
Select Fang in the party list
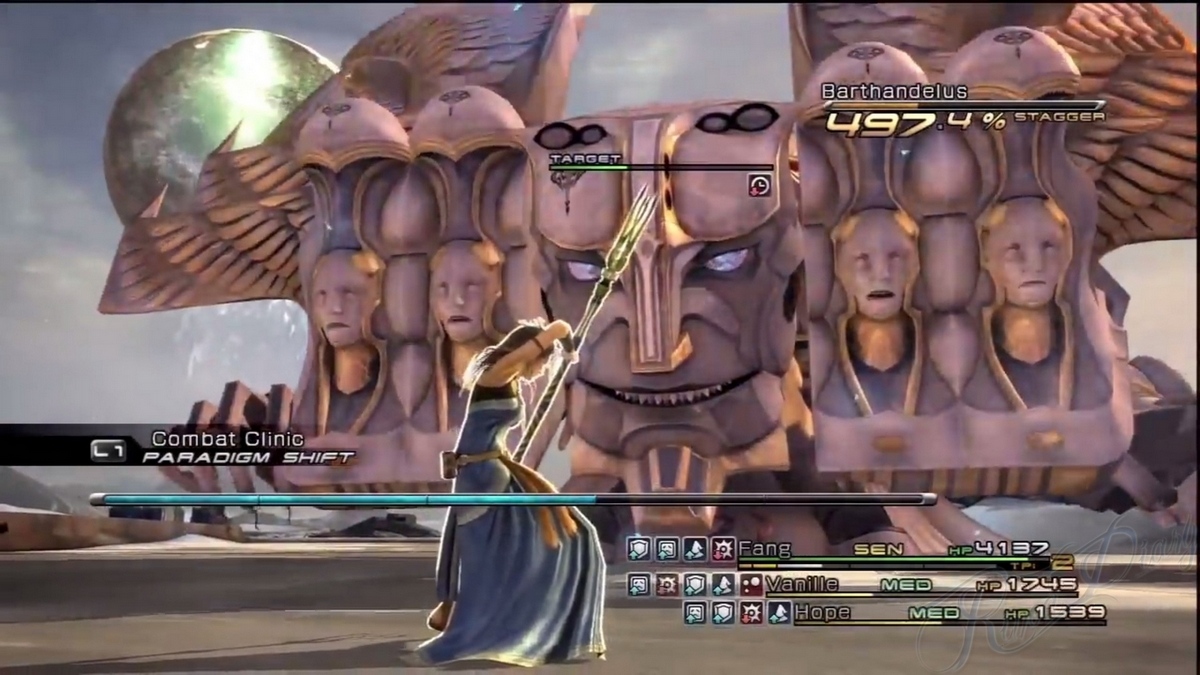(x=764, y=549)
